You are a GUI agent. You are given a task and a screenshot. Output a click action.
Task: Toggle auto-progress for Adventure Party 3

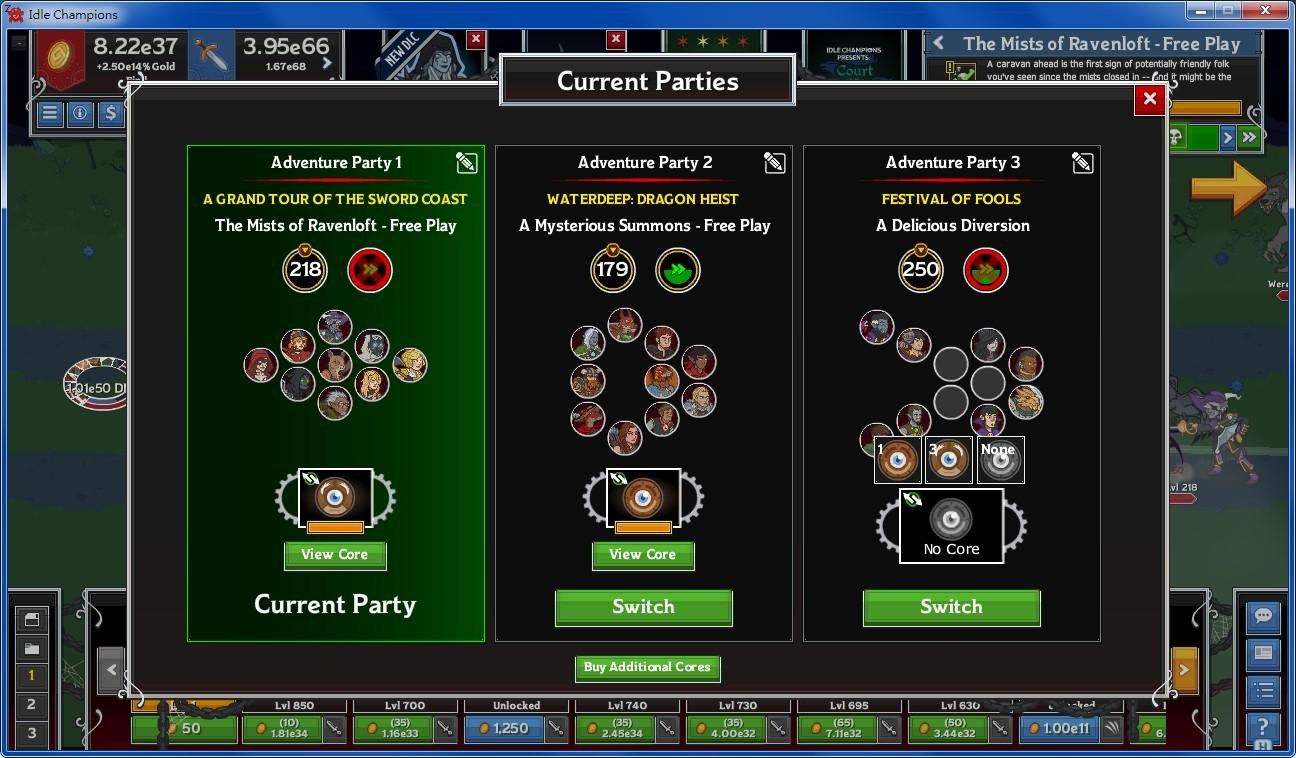[986, 269]
